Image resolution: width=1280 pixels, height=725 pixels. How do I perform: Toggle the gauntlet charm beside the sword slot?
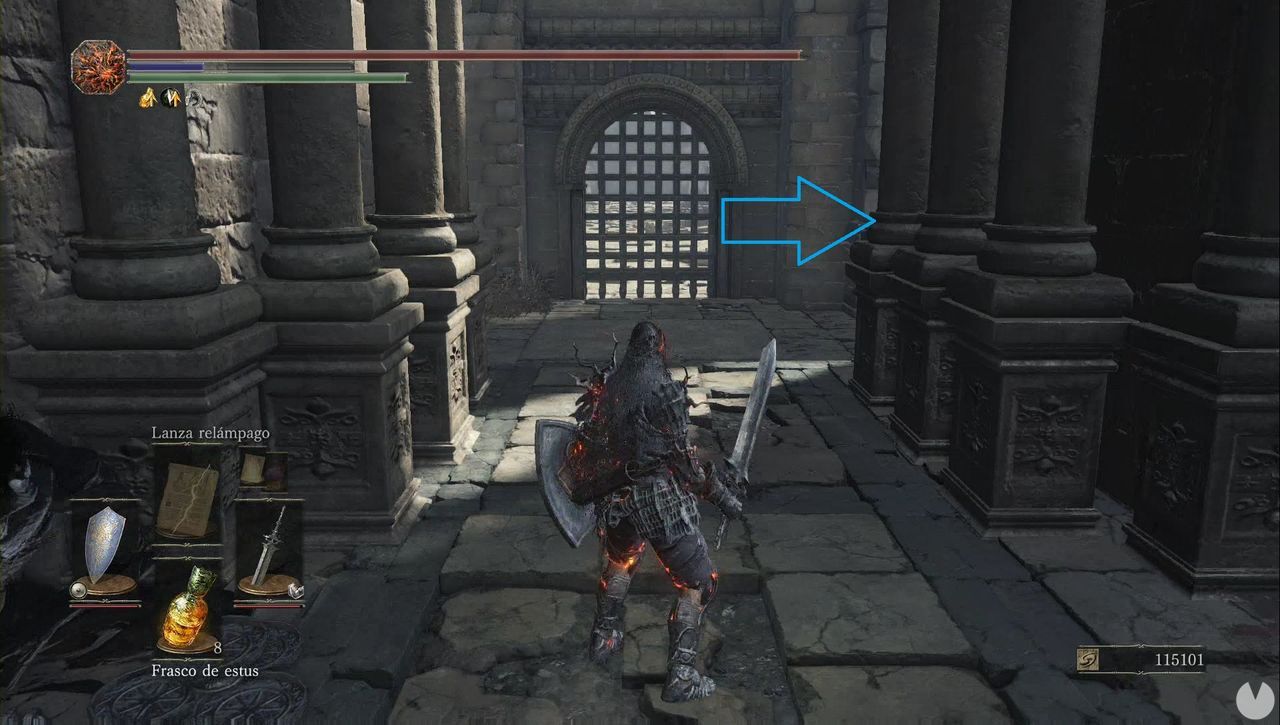(x=296, y=589)
